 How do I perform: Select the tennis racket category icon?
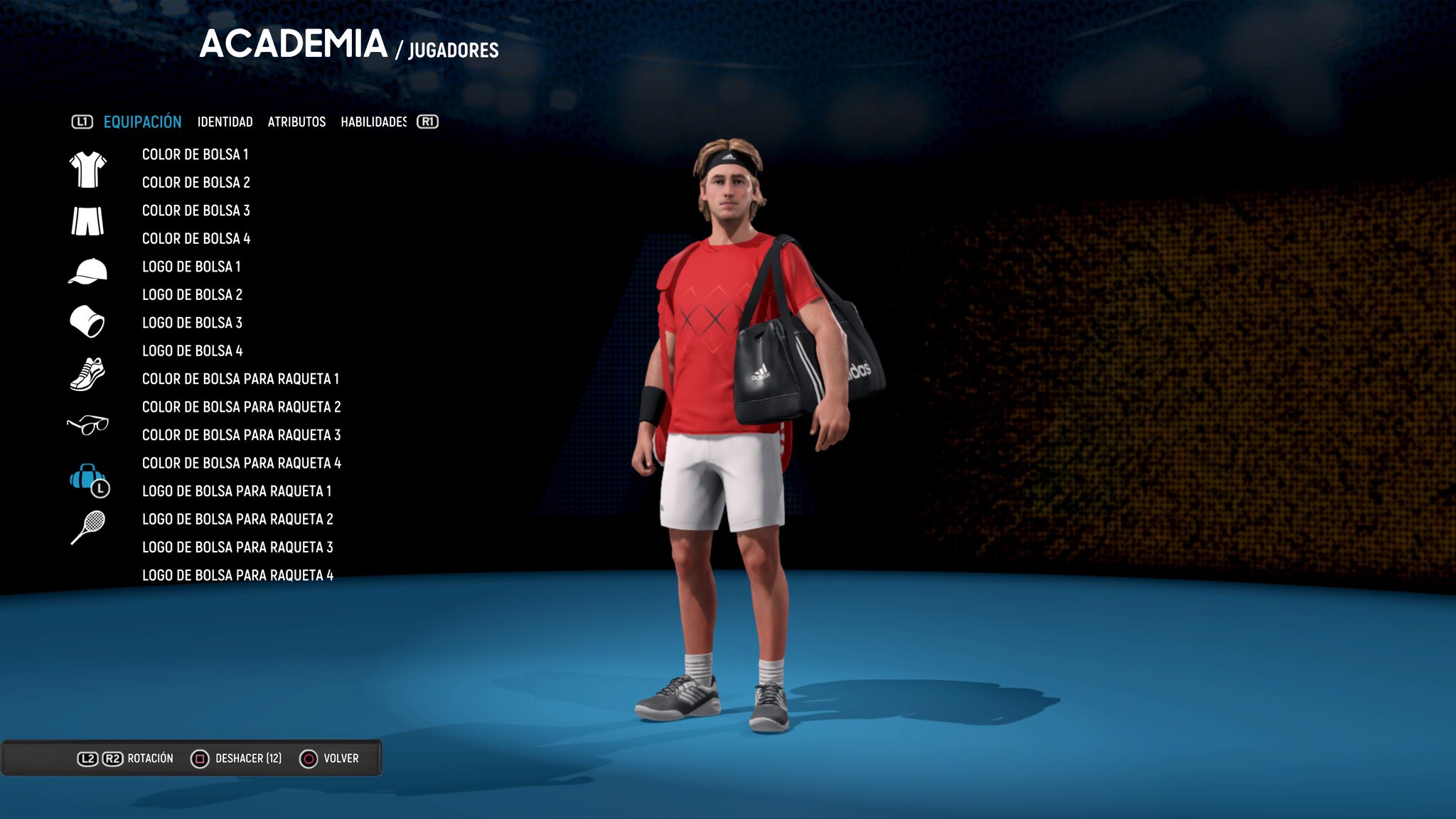point(88,528)
